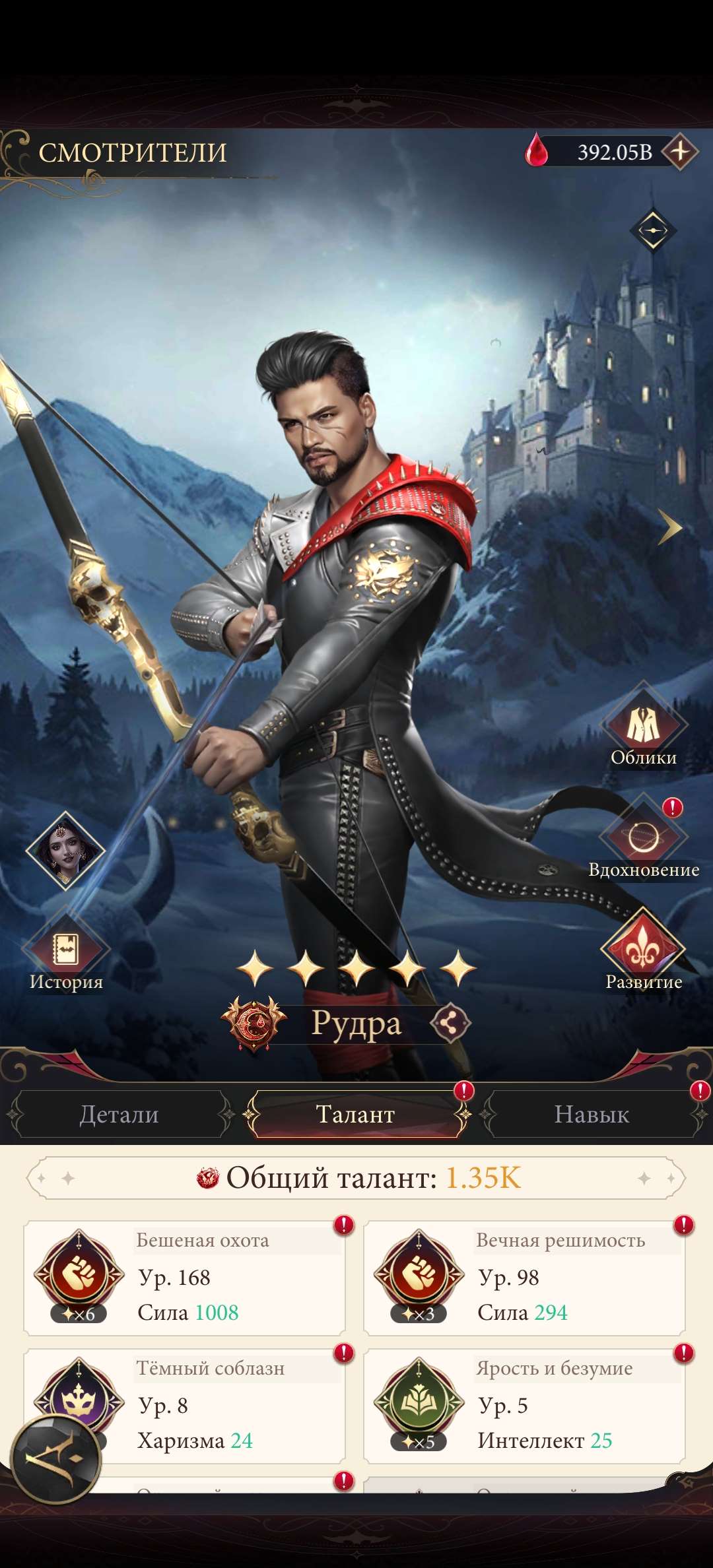713x1568 pixels.
Task: Click the Рудра clan emblem badge
Action: click(x=254, y=1024)
